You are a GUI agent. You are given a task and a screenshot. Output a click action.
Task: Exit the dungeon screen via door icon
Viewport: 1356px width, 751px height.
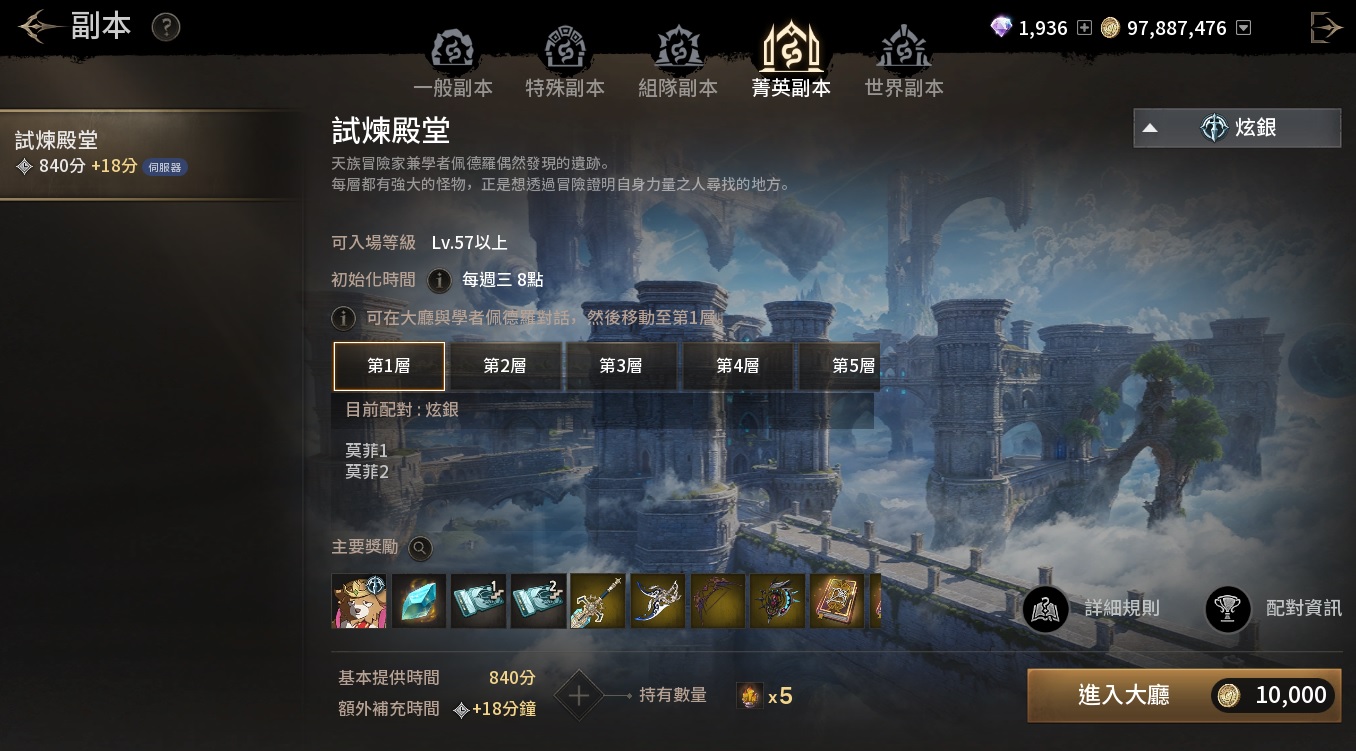click(x=1326, y=27)
